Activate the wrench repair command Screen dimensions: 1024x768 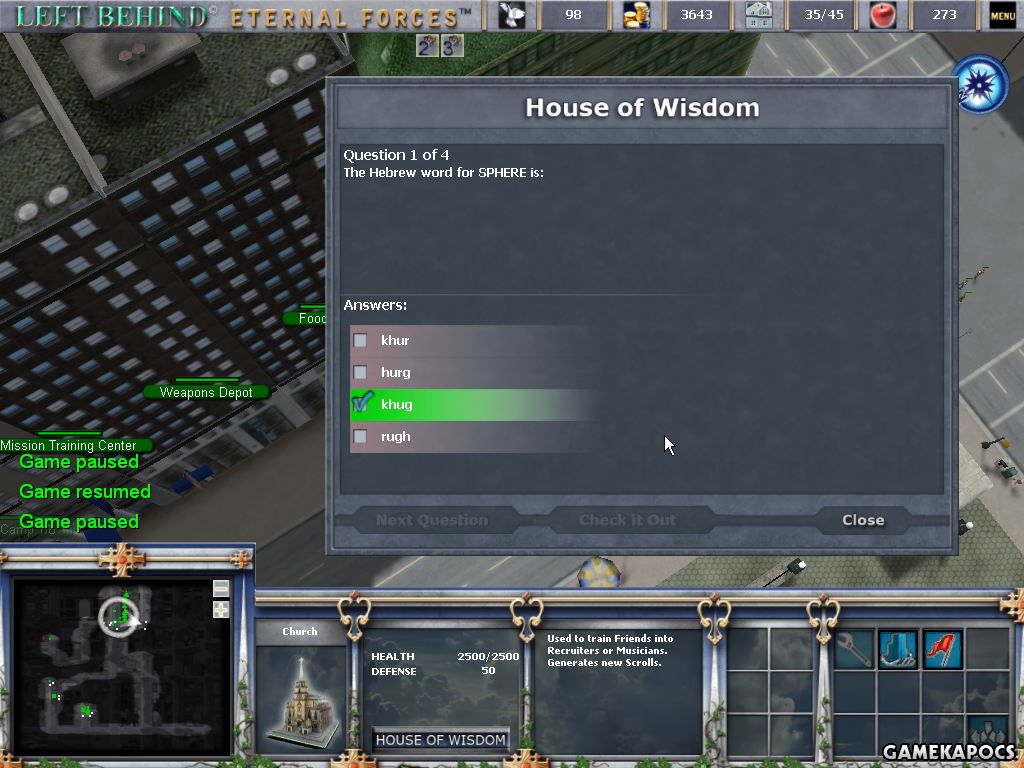click(853, 649)
